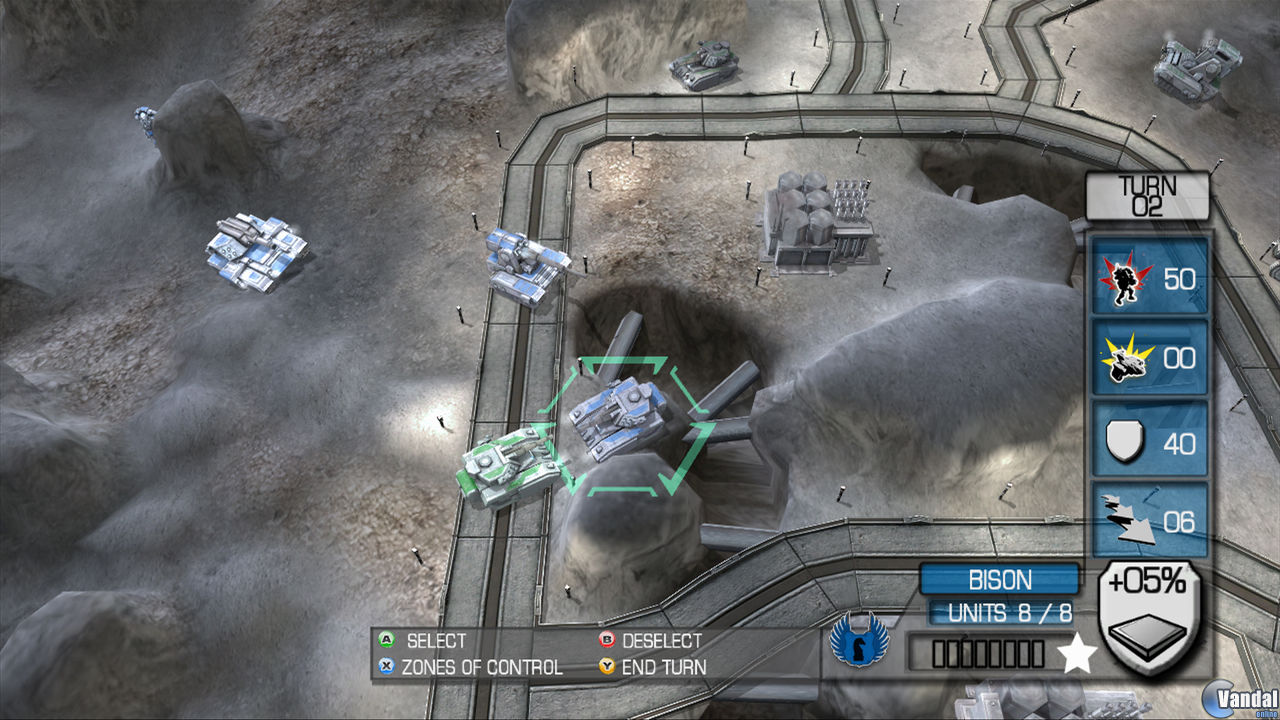Expand the TURN 02 panel header
This screenshot has width=1280, height=720.
tap(1146, 196)
